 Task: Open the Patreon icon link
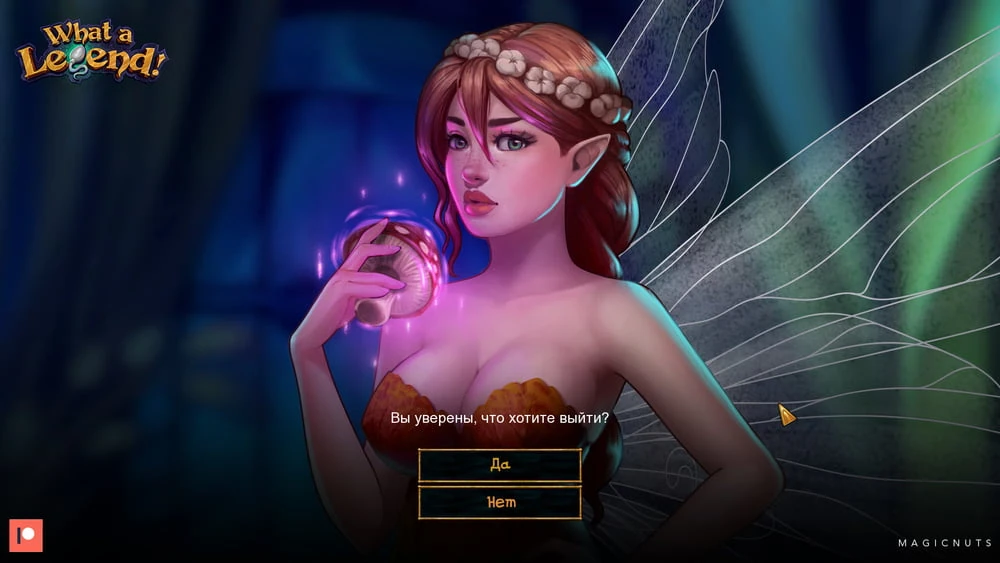(26, 535)
